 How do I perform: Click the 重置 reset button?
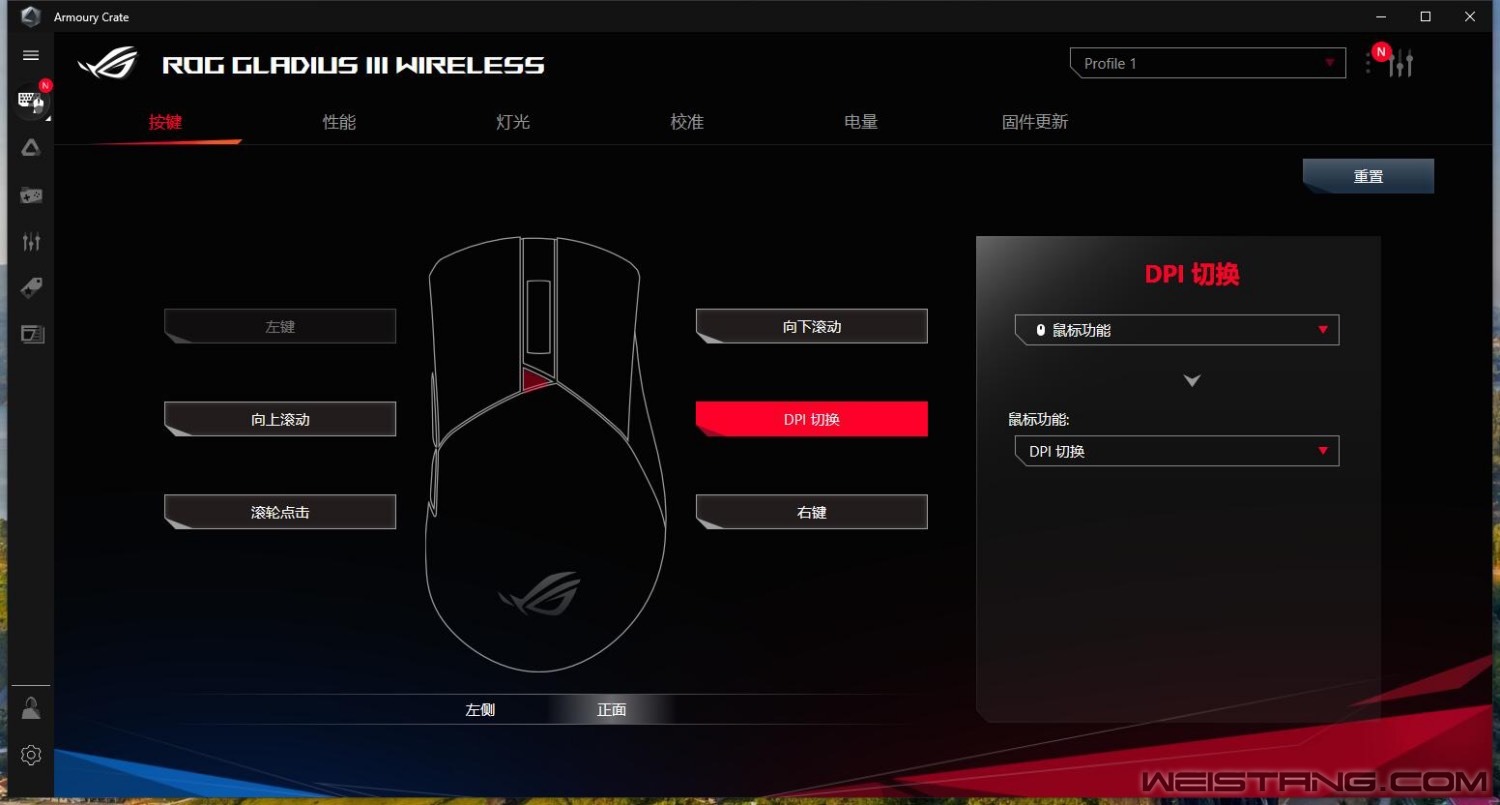[x=1368, y=176]
